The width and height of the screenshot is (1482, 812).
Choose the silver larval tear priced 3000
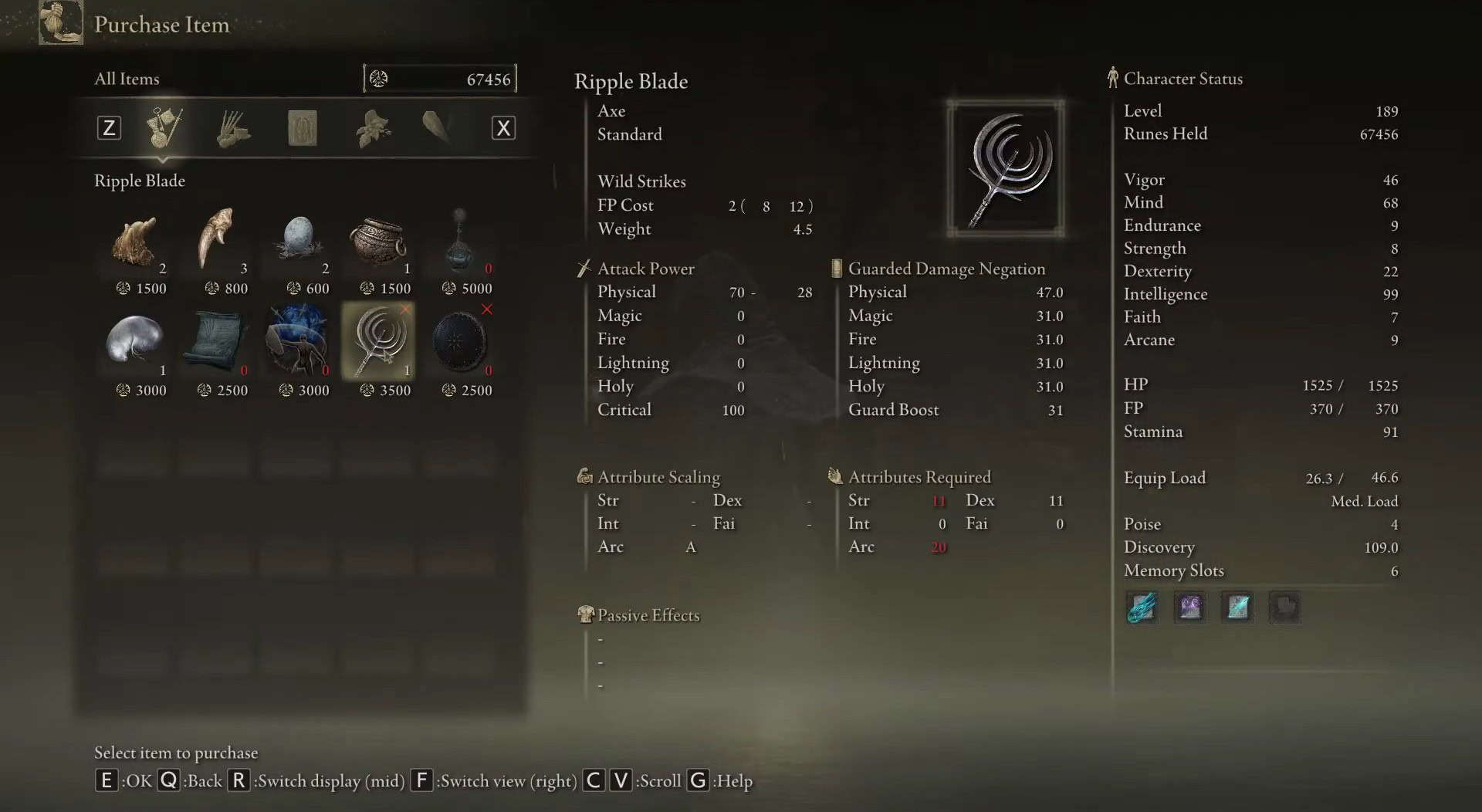(x=135, y=340)
